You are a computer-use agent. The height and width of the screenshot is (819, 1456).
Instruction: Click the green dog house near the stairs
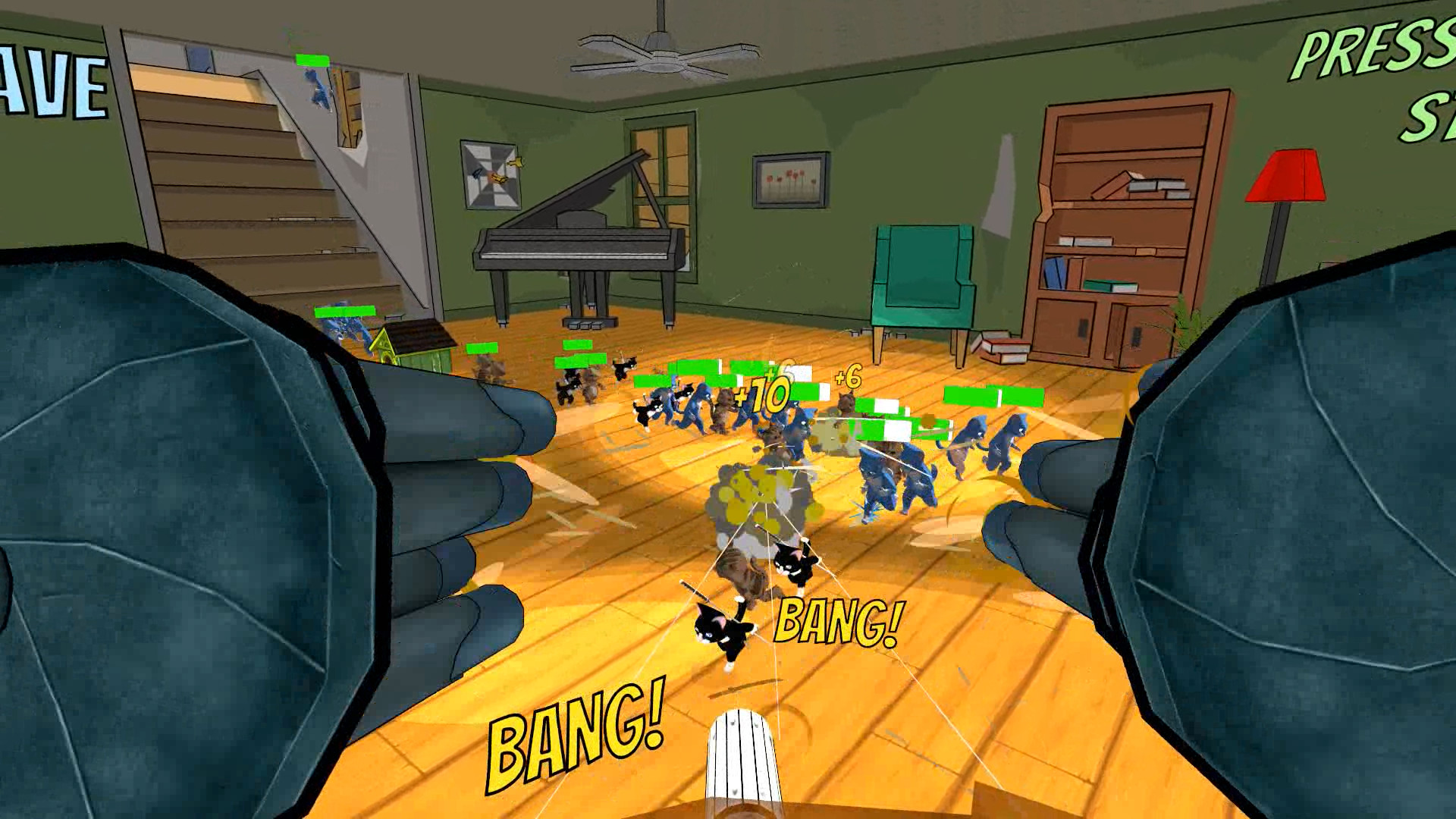pos(416,343)
